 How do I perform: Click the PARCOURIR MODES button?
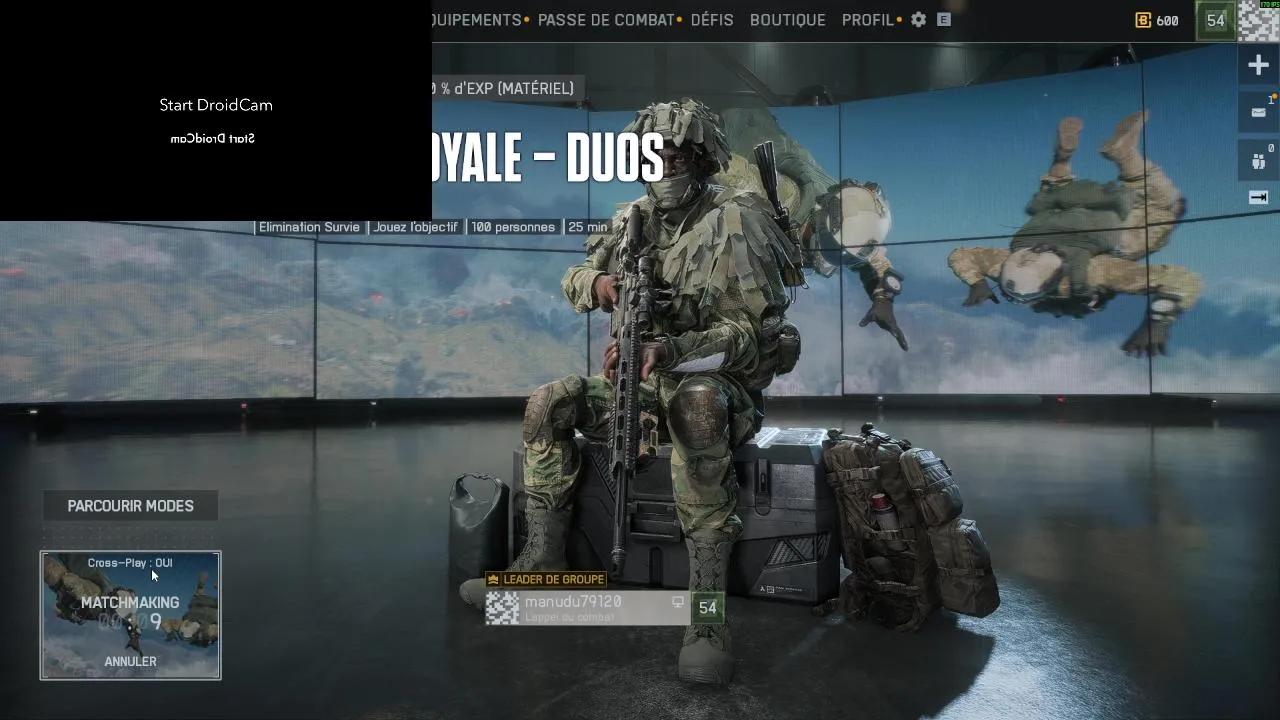(130, 505)
